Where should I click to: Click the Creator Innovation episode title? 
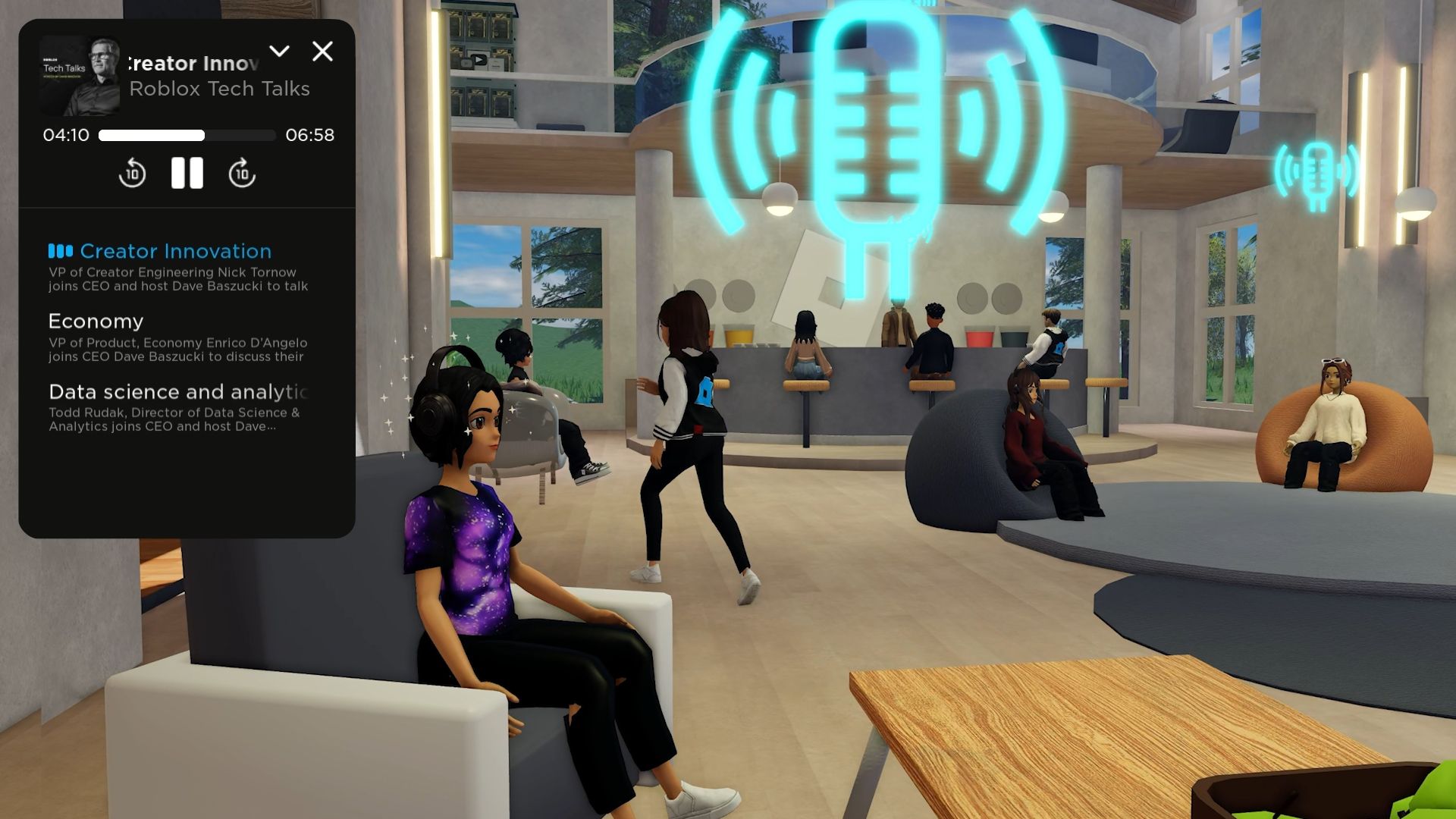point(175,250)
